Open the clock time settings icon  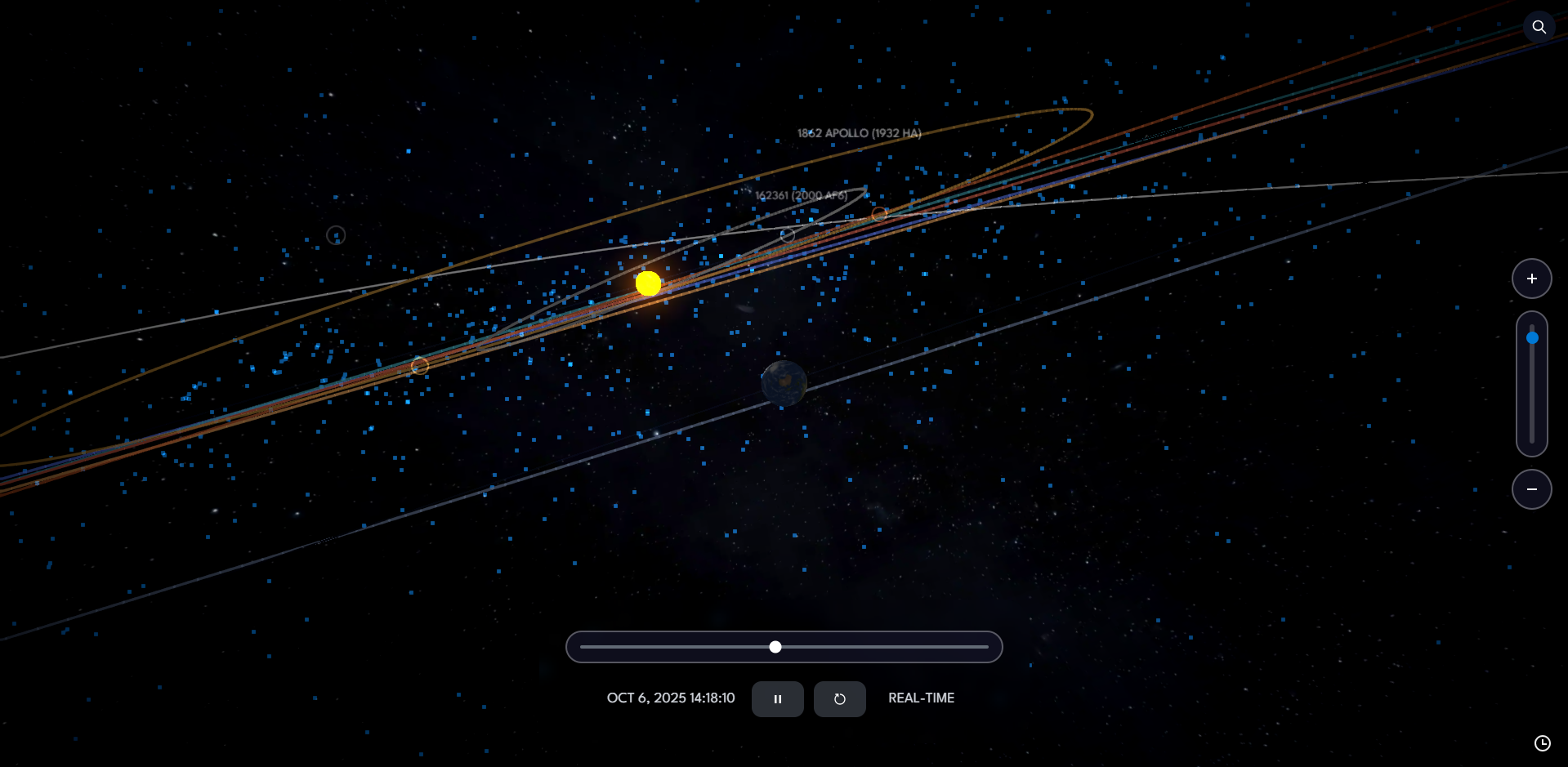(x=1543, y=742)
